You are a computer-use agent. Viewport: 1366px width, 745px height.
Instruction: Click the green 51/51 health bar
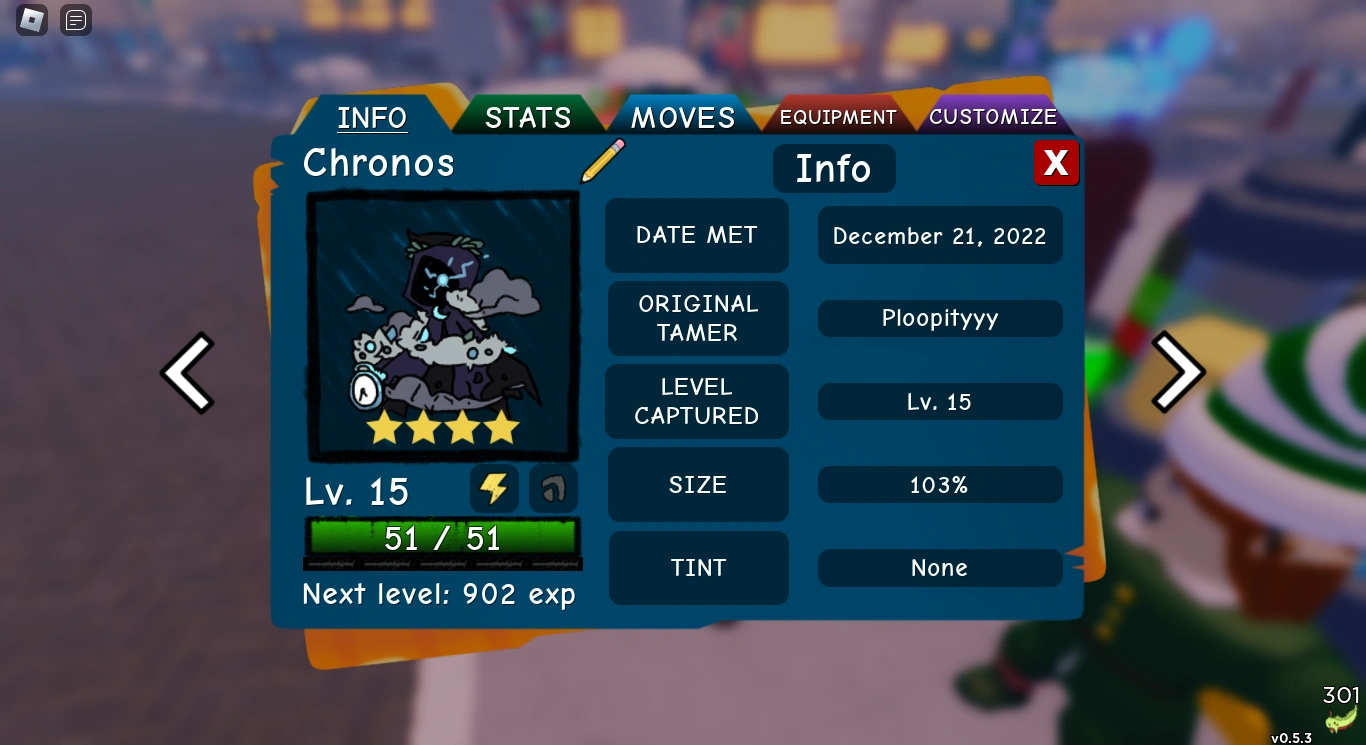click(442, 538)
